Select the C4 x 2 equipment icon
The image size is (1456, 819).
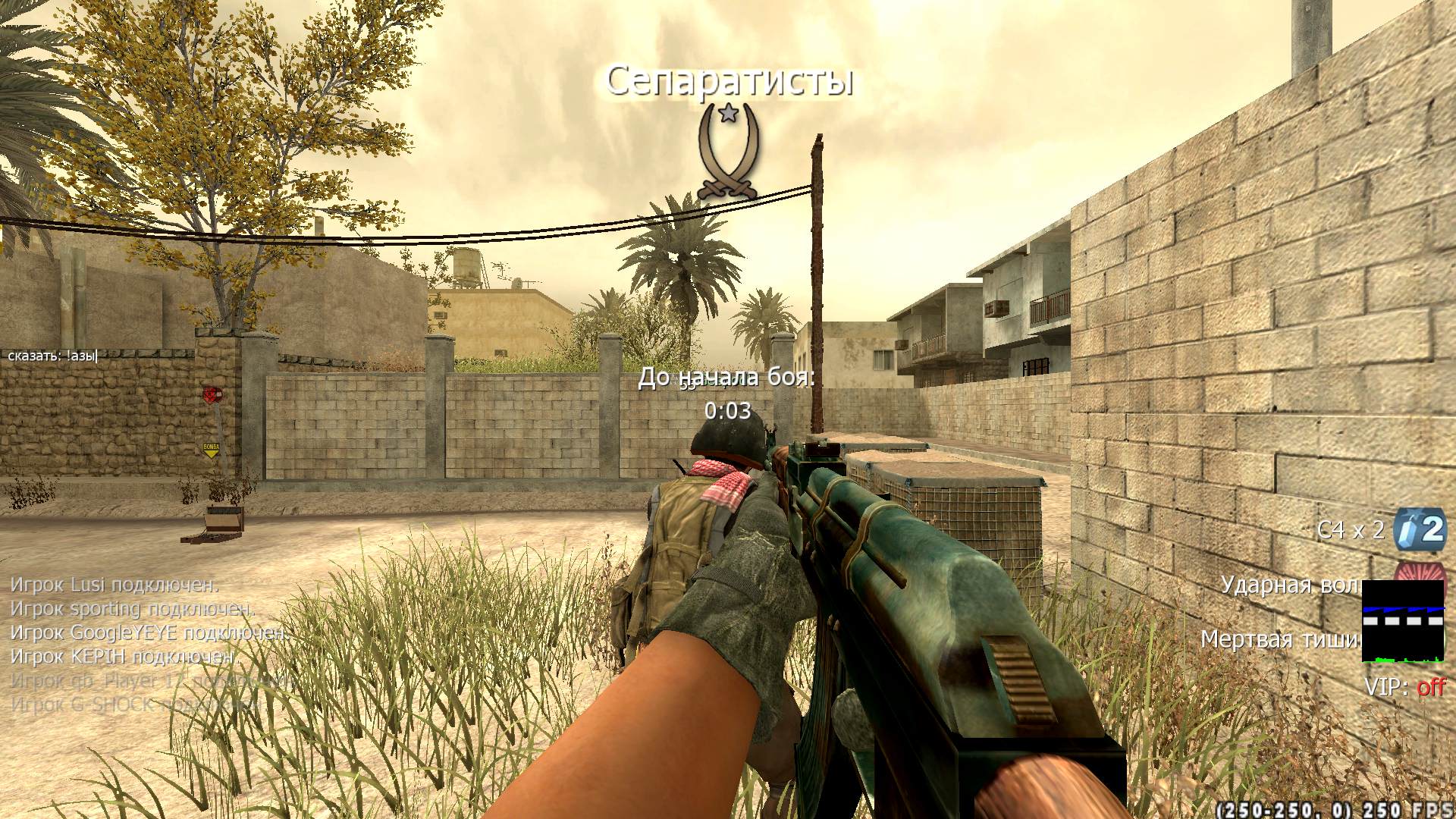point(1420,529)
